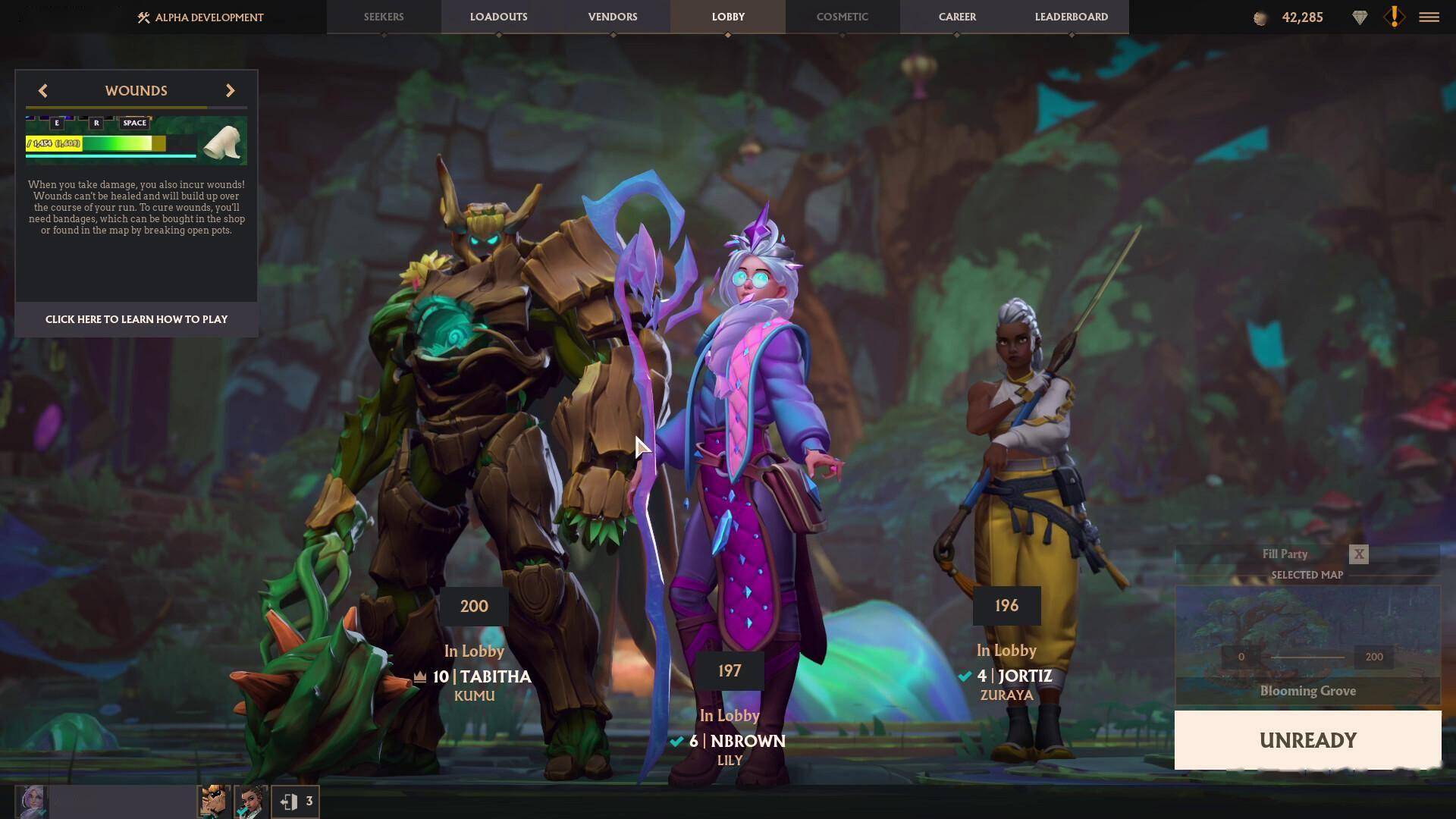Check the orange exclamation alert icon
1456x819 pixels.
(x=1394, y=17)
